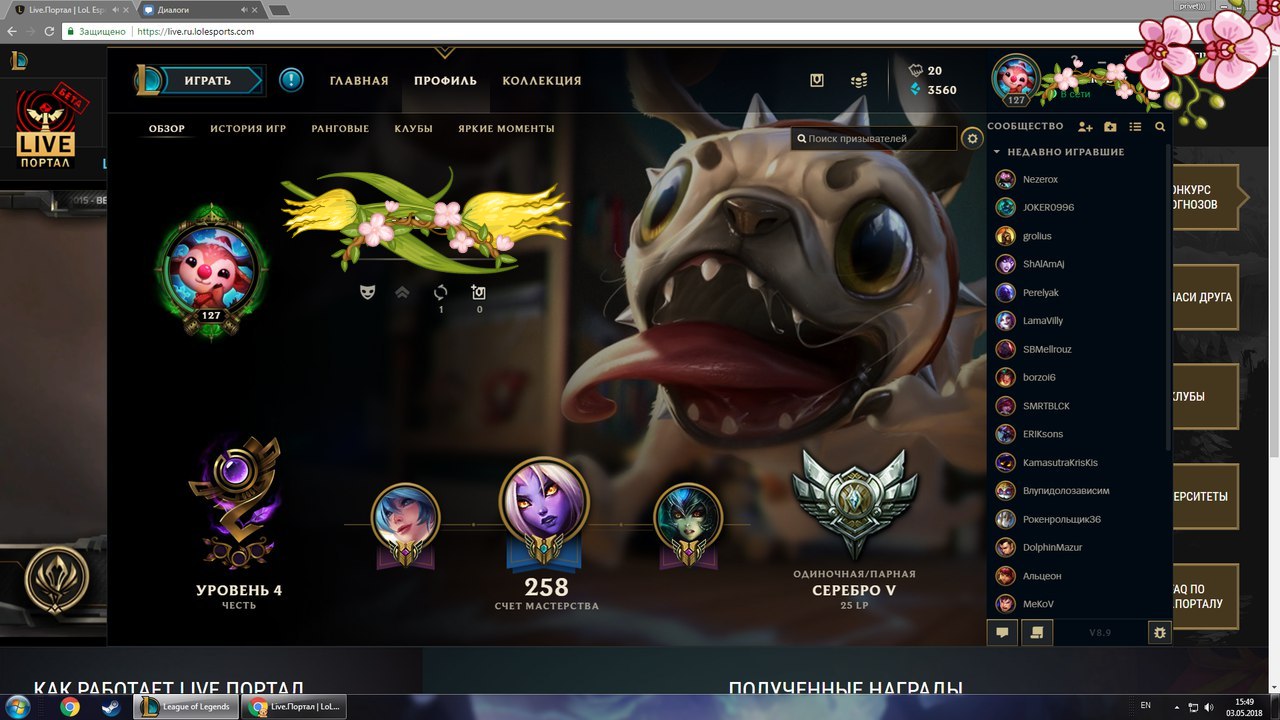Choose player JOKER0996 from the list
The height and width of the screenshot is (720, 1280).
click(1046, 208)
